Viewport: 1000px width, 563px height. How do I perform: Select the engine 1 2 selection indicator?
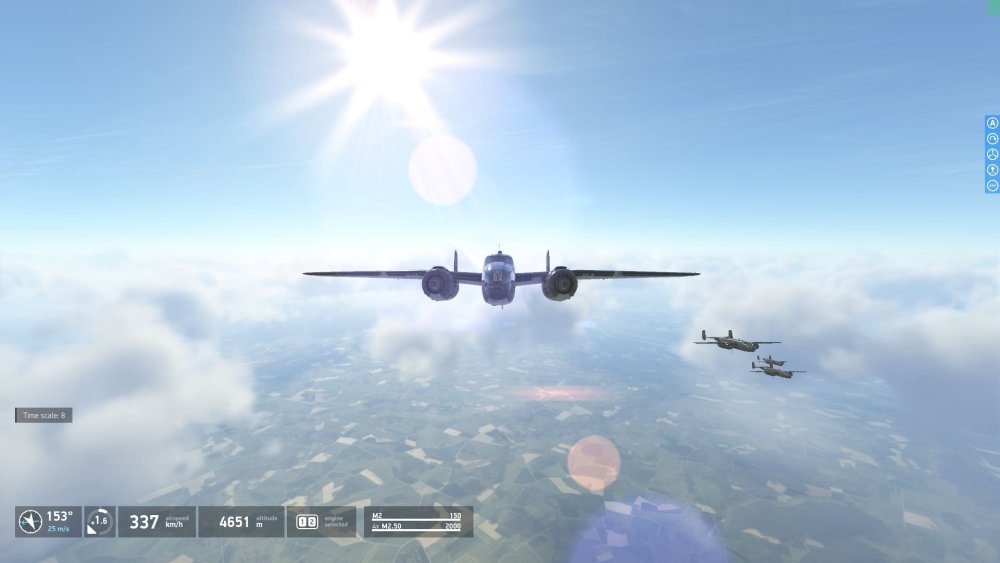click(x=307, y=521)
